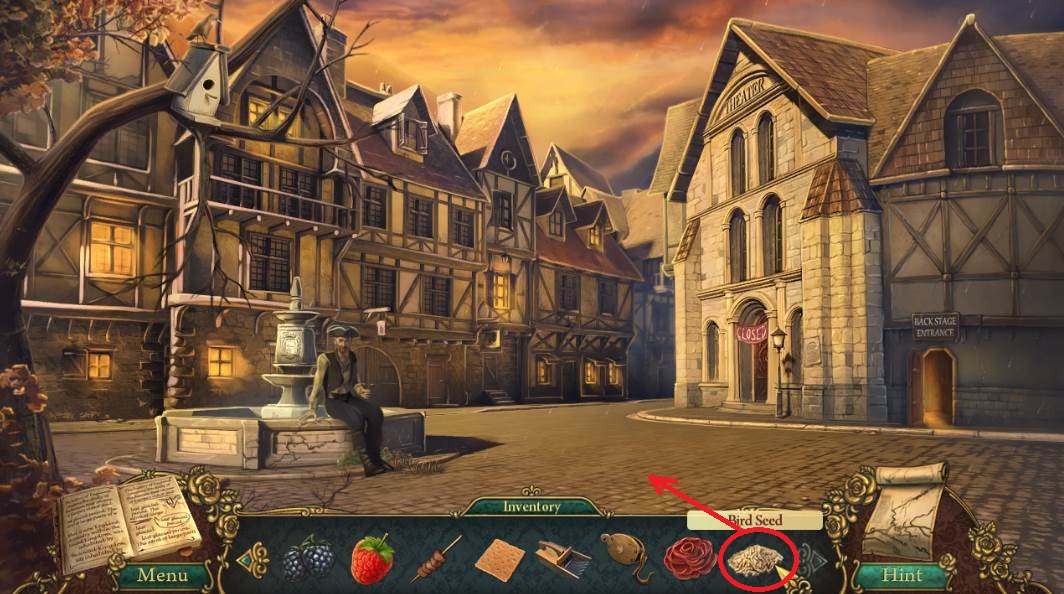Select the skewer inventory item
Viewport: 1064px width, 594px height.
(x=436, y=558)
